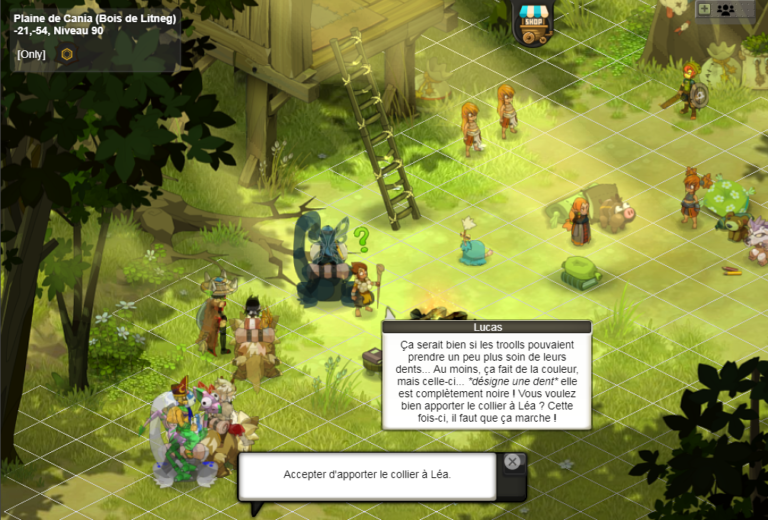Open the group members icon
768x520 pixels.
(x=726, y=9)
